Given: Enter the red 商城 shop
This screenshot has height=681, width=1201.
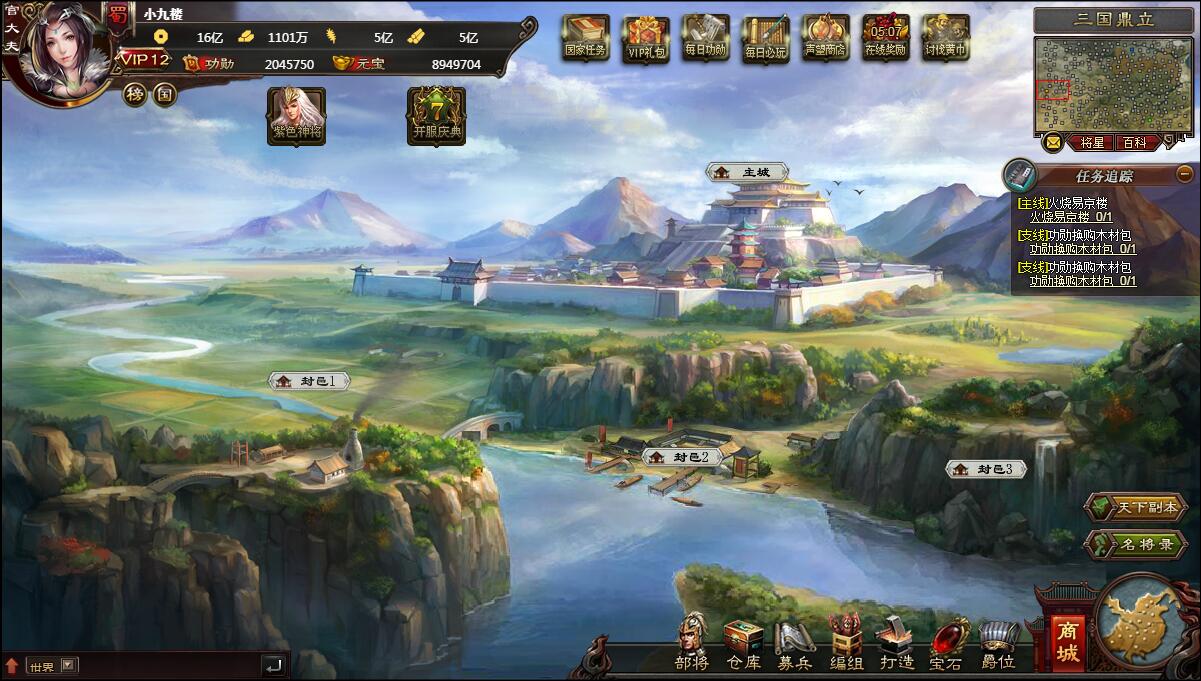Looking at the screenshot, I should 1068,641.
